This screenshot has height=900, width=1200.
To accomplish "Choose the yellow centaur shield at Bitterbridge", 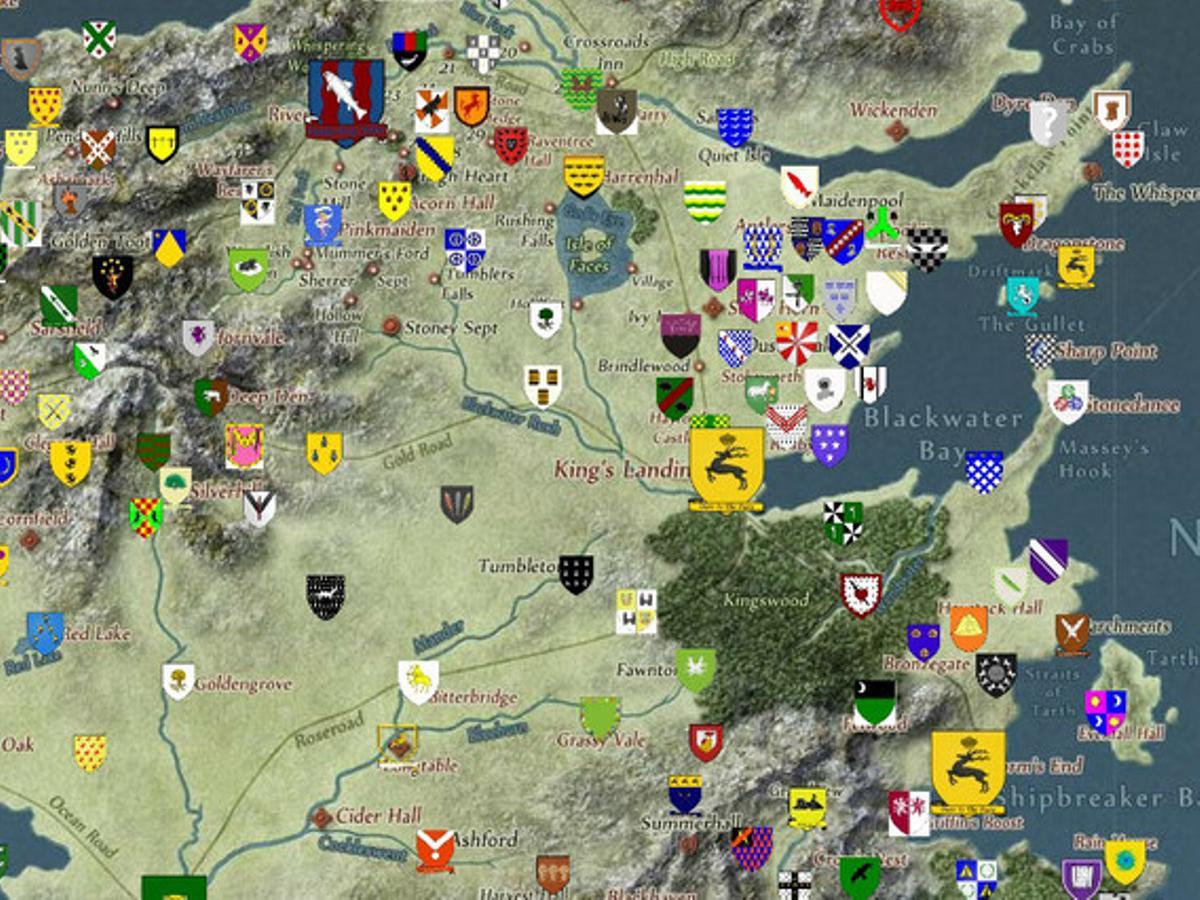I will tap(418, 681).
